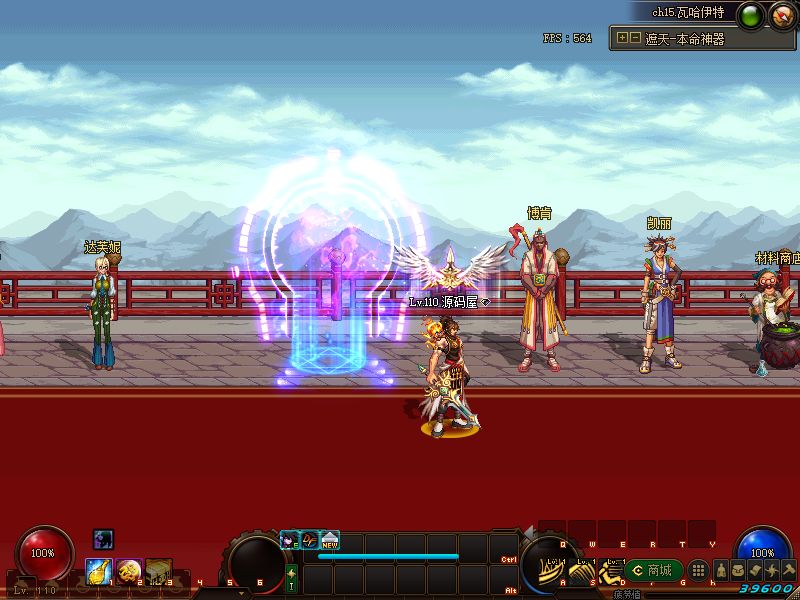Collapse the quest tracker with the minus button
The height and width of the screenshot is (600, 800).
click(x=635, y=38)
